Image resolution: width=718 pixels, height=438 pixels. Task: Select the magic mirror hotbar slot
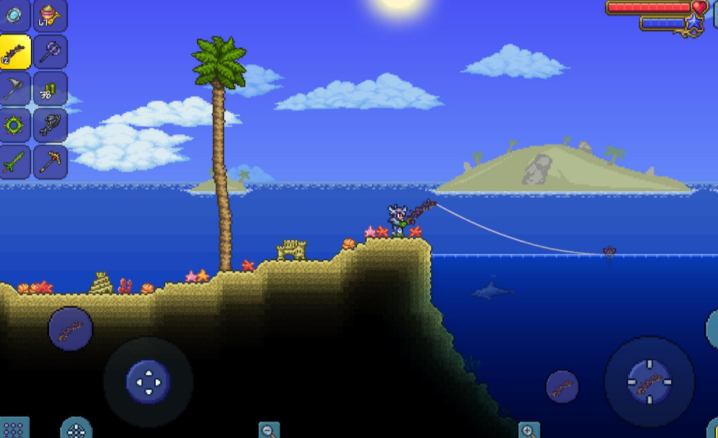tap(14, 16)
